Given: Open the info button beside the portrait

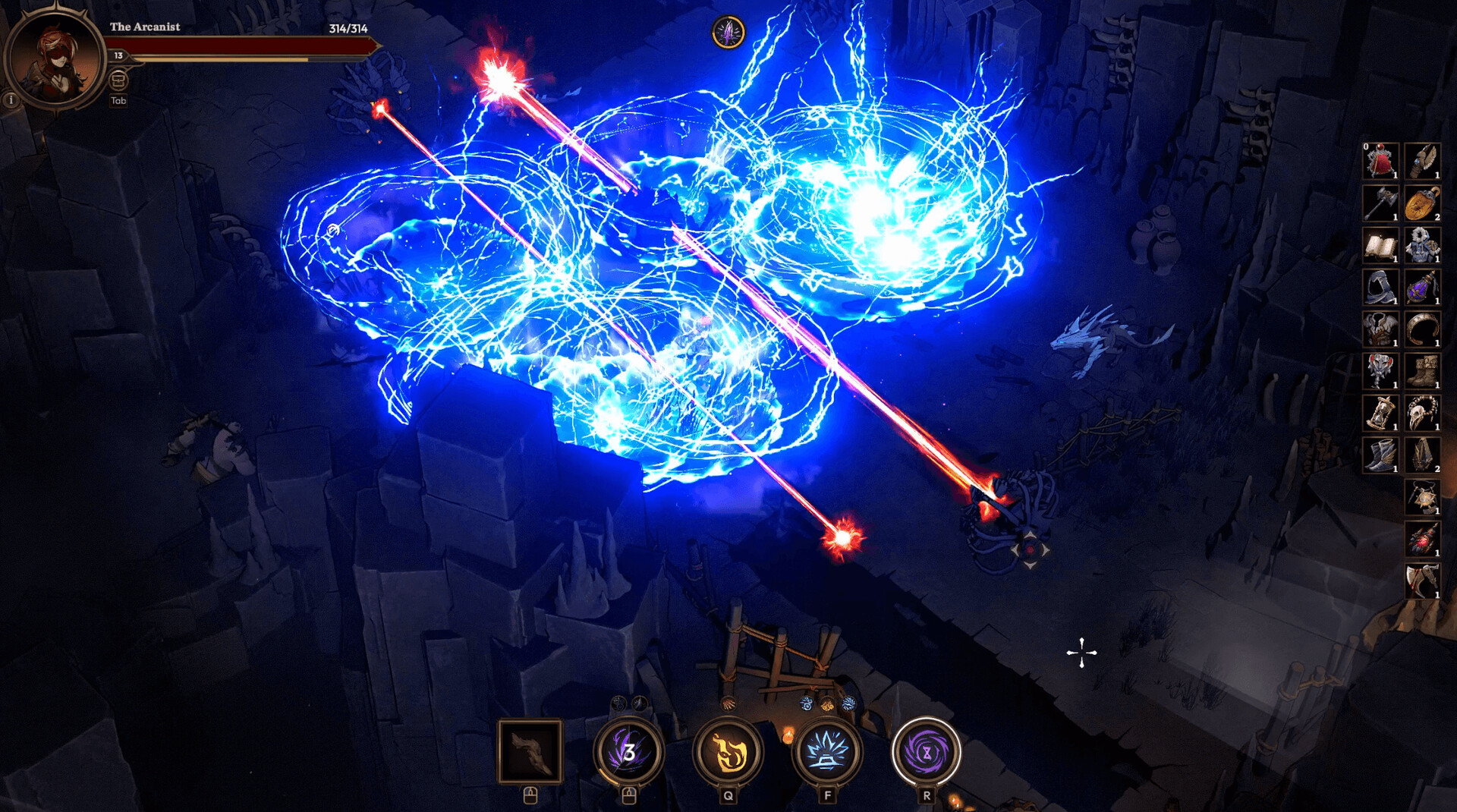Looking at the screenshot, I should tap(11, 99).
